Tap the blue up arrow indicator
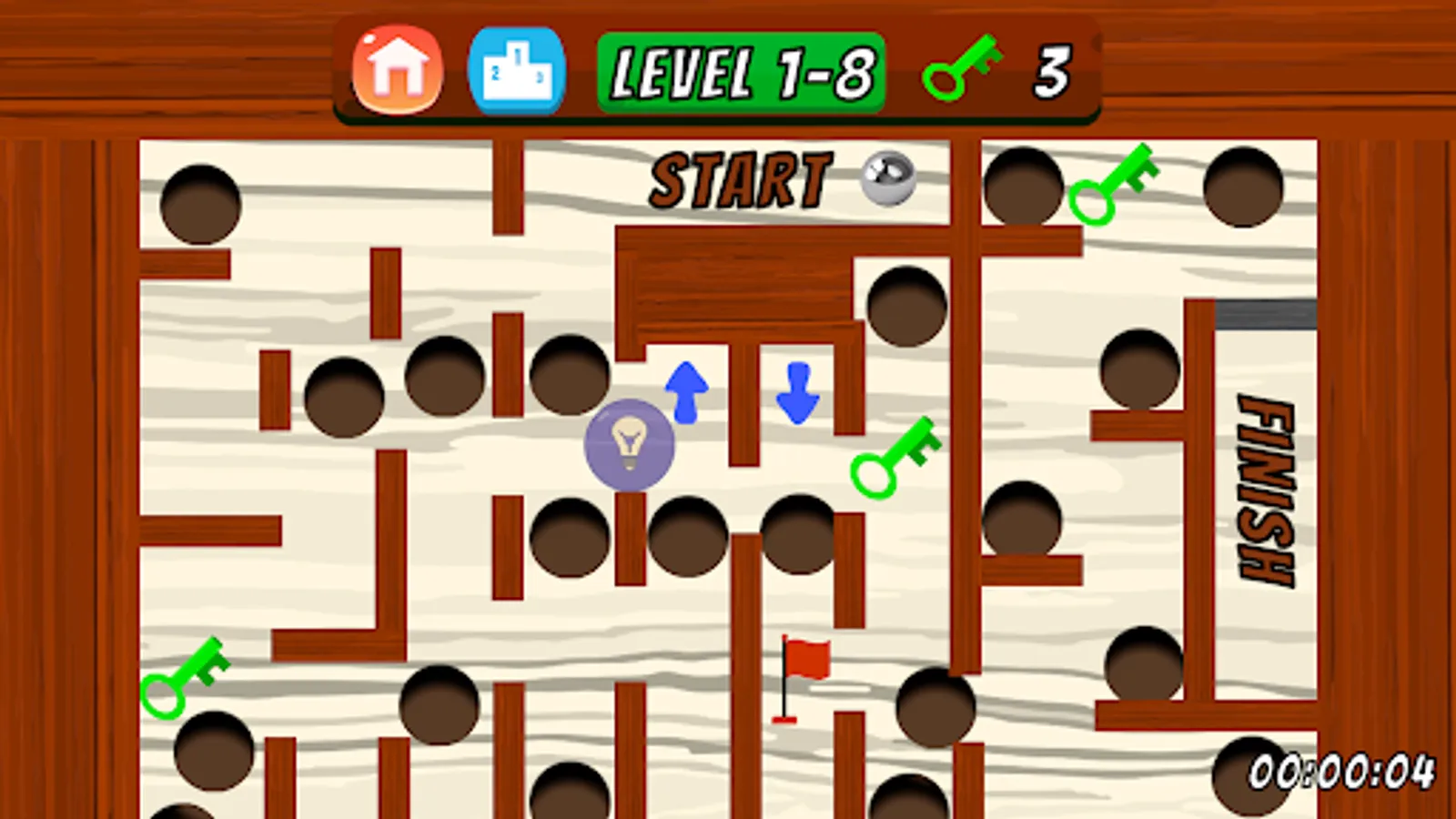Viewport: 1456px width, 819px height. 685,391
